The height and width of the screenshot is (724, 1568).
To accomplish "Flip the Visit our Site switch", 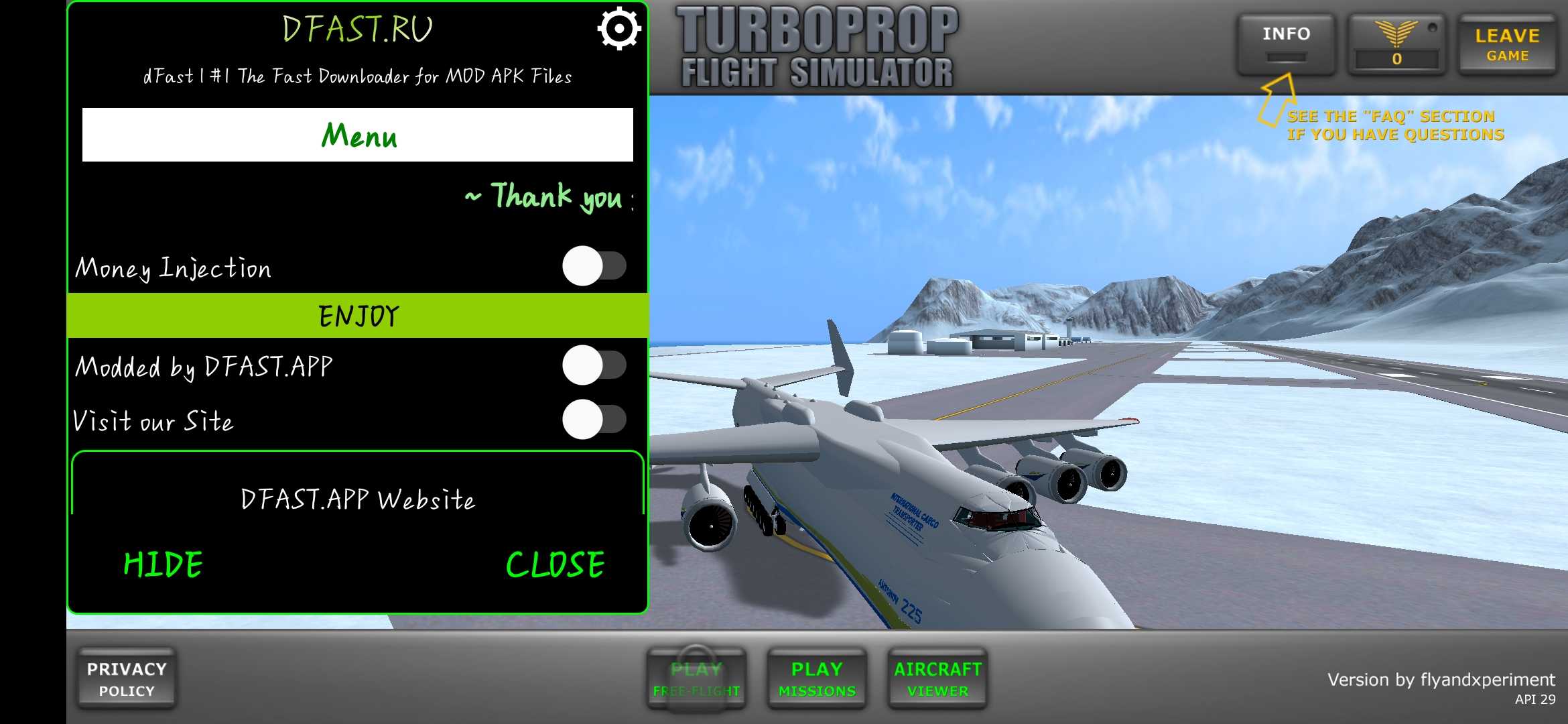I will 594,420.
